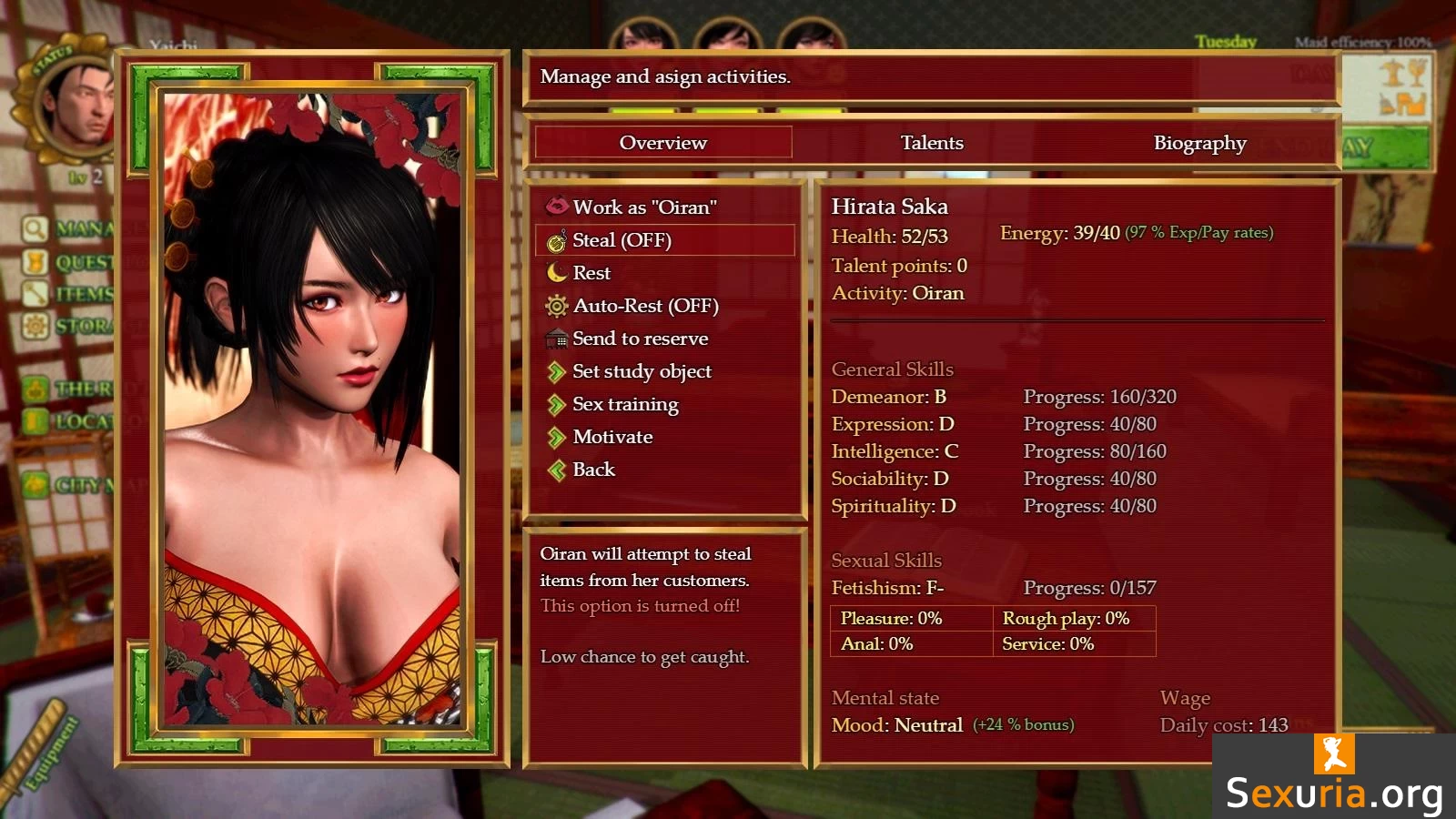Viewport: 1456px width, 819px height.
Task: Select Send to reserve
Action: pyautogui.click(x=640, y=339)
